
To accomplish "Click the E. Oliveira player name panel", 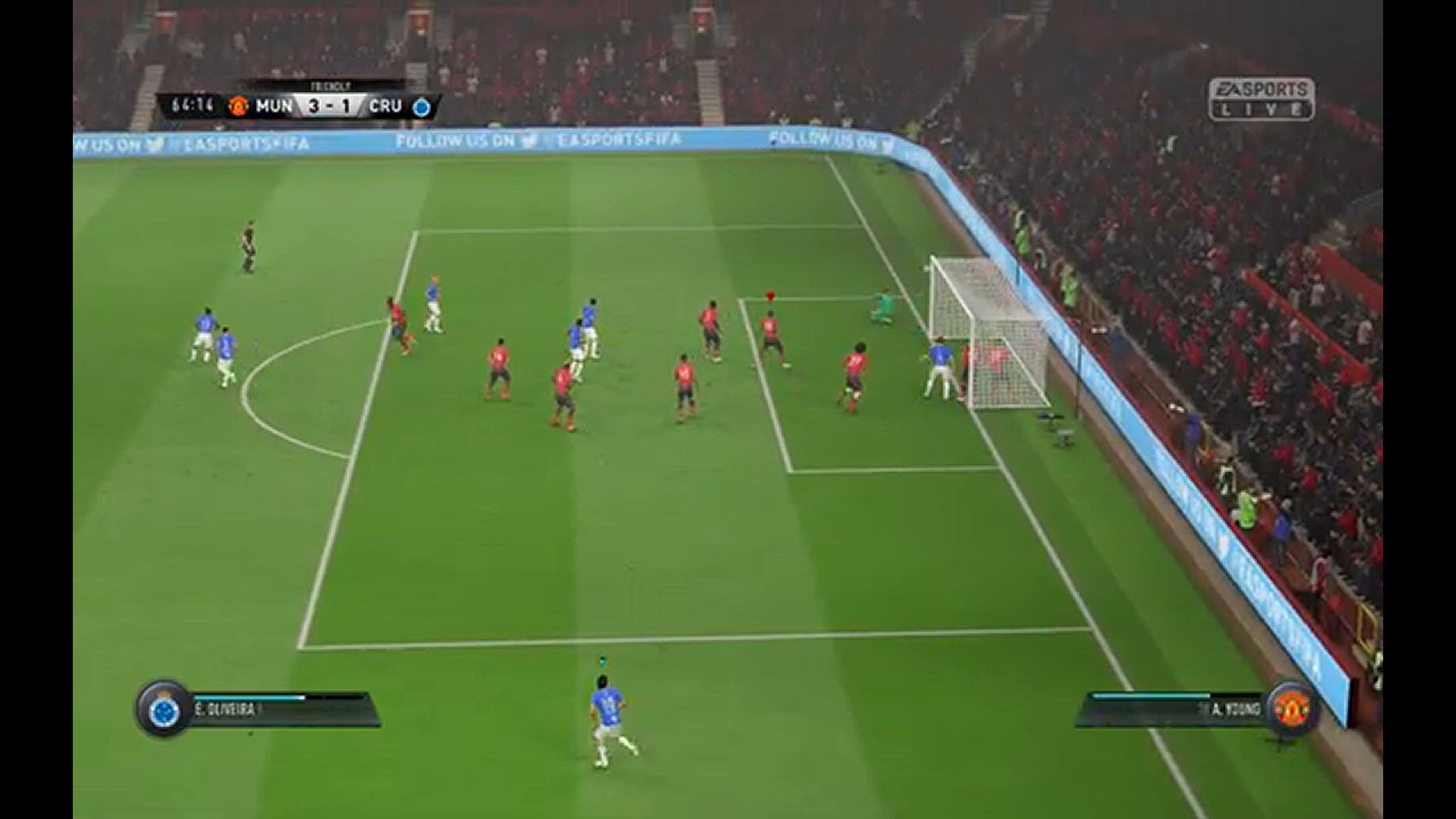I will point(282,710).
